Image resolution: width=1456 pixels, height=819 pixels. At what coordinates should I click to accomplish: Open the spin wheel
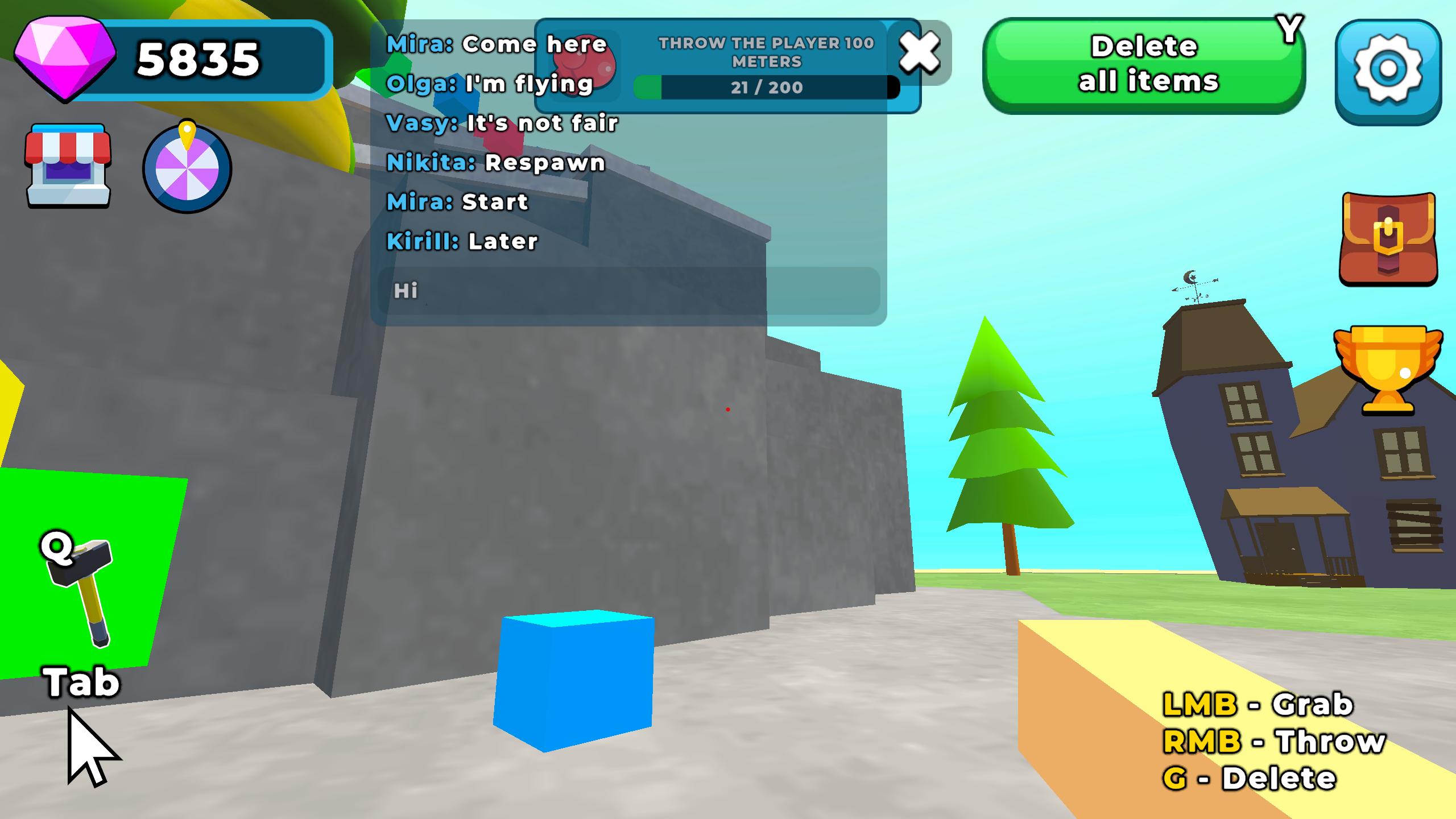pos(188,168)
